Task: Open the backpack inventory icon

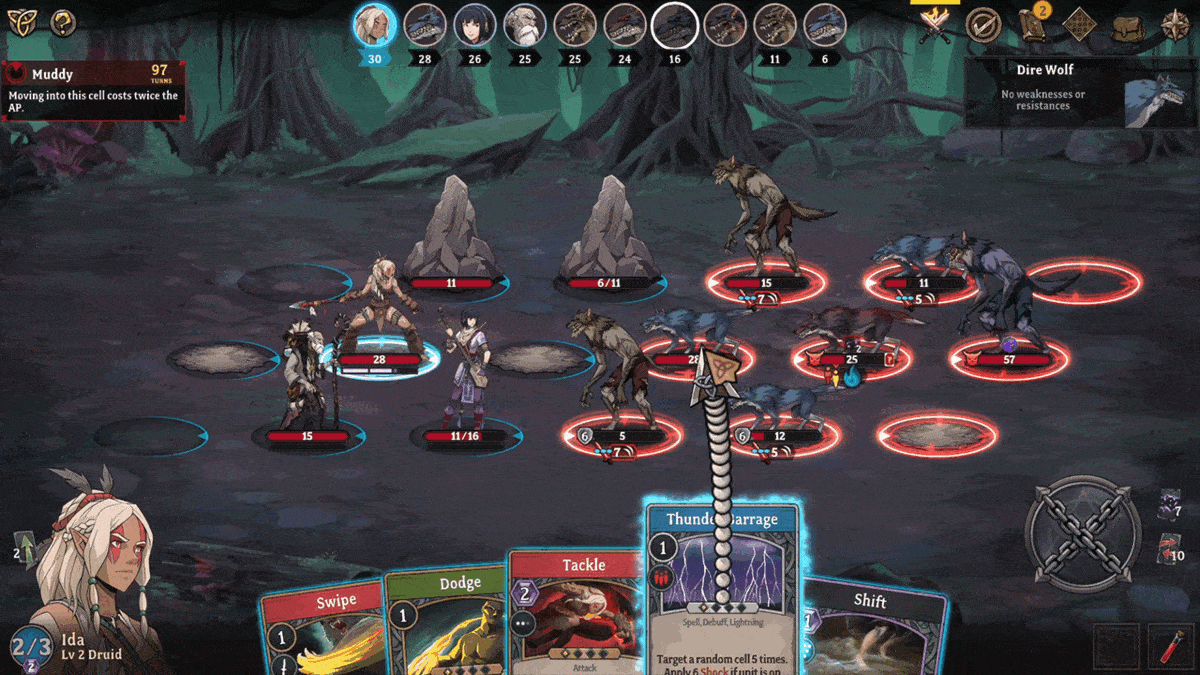Action: [1128, 25]
